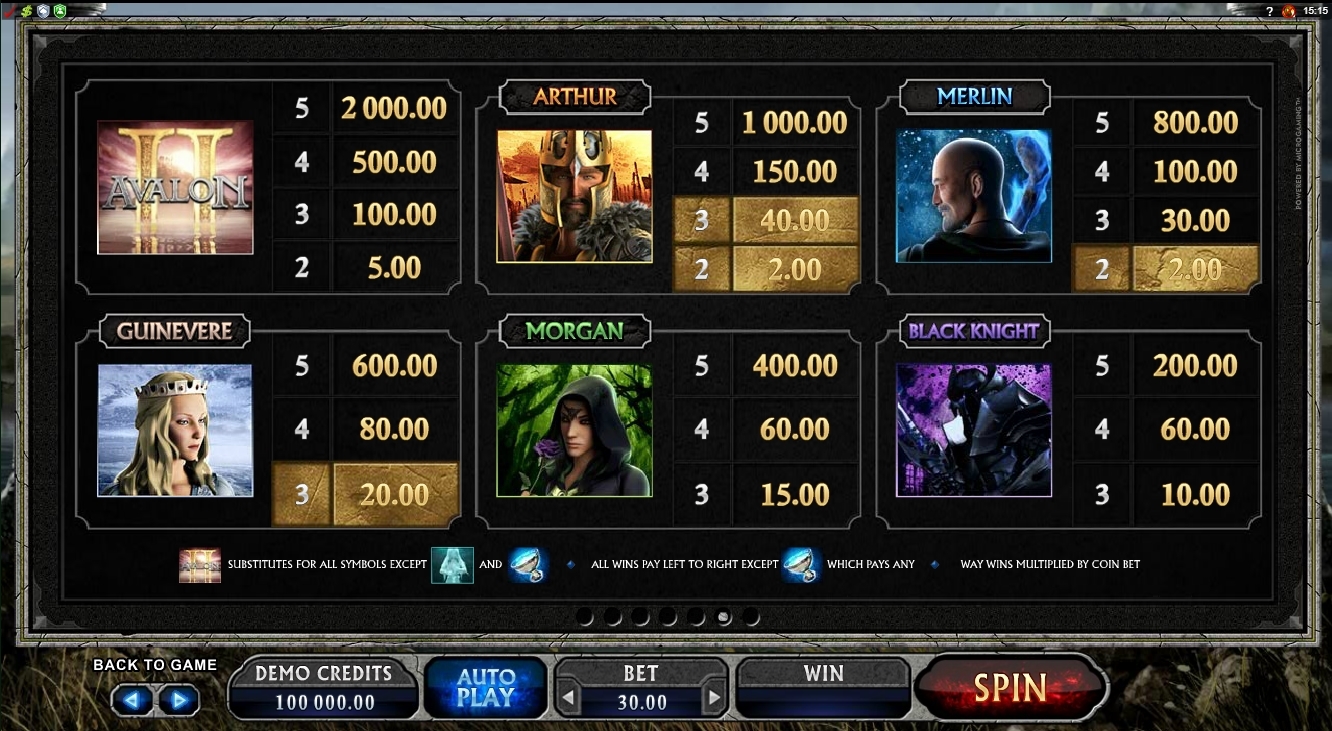Hit the red Spin button
Screen dimensions: 1332x731
pyautogui.click(x=1011, y=688)
